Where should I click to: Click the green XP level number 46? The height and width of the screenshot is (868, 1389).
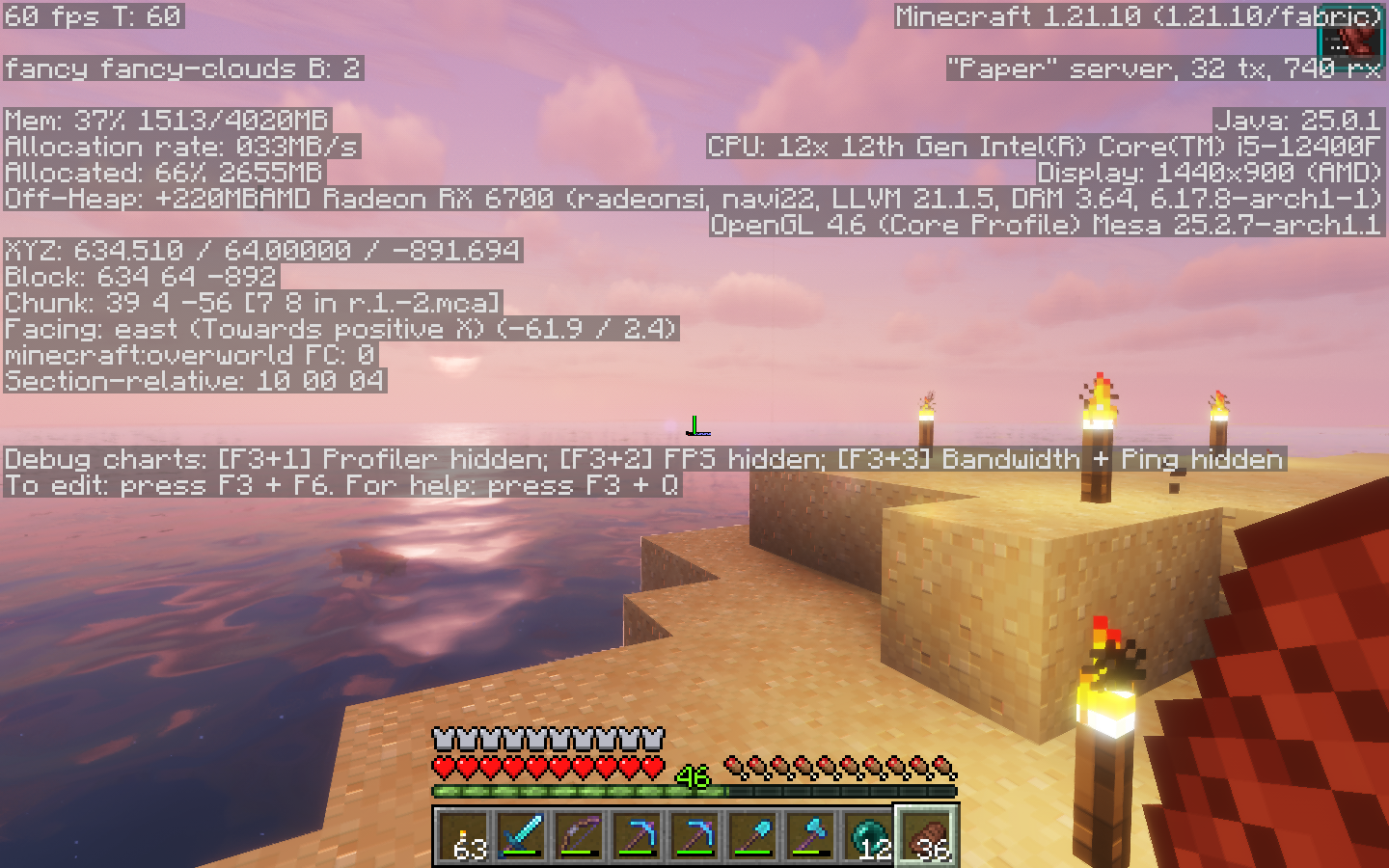692,776
